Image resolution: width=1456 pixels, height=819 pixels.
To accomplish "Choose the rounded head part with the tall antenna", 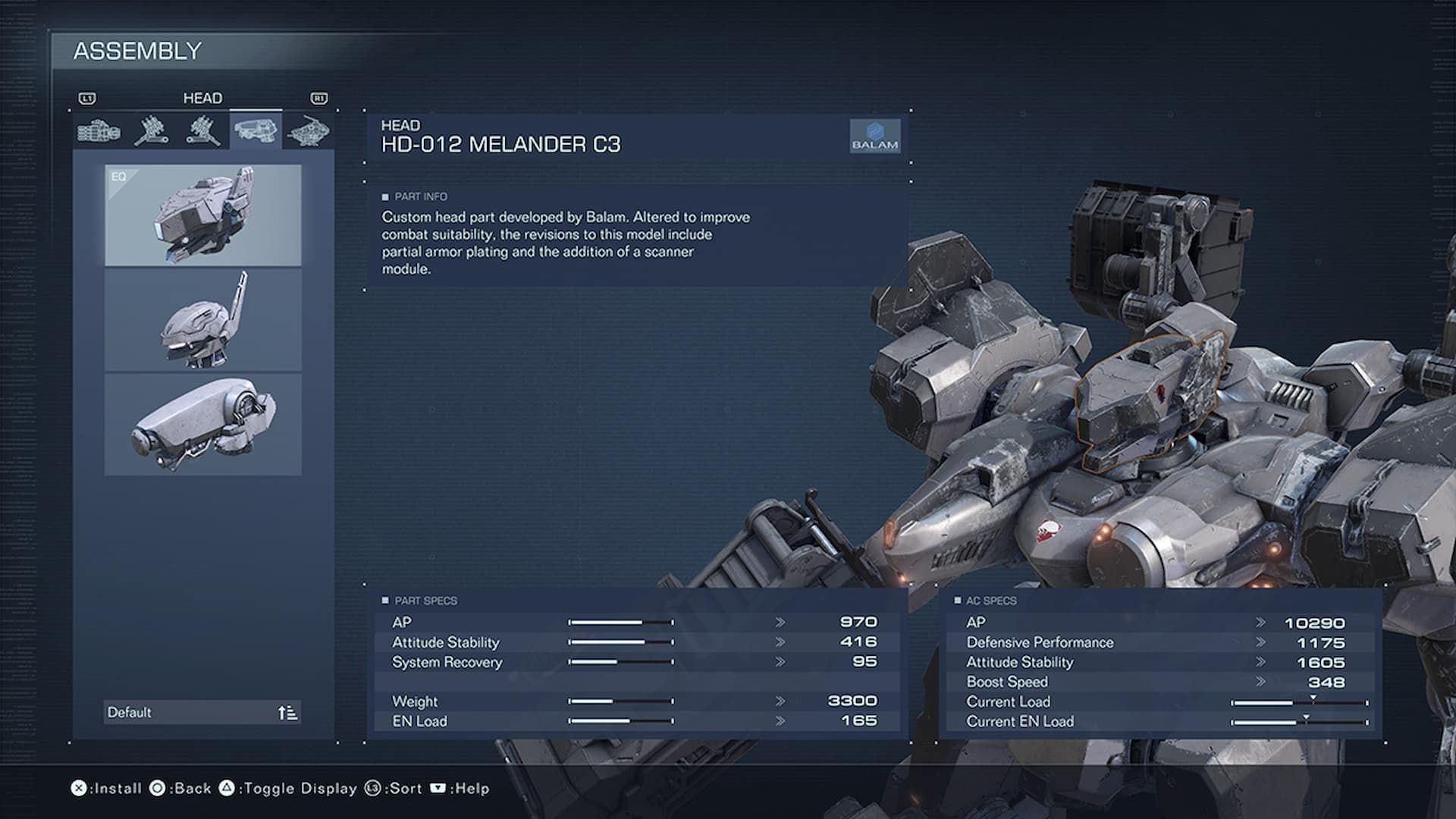I will click(202, 319).
